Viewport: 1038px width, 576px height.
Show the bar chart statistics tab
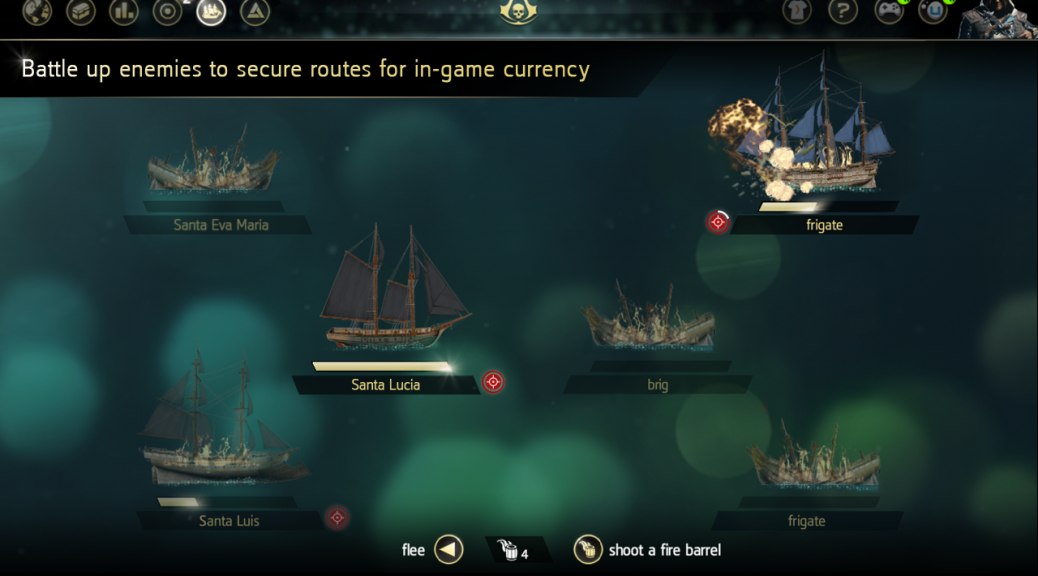click(124, 11)
